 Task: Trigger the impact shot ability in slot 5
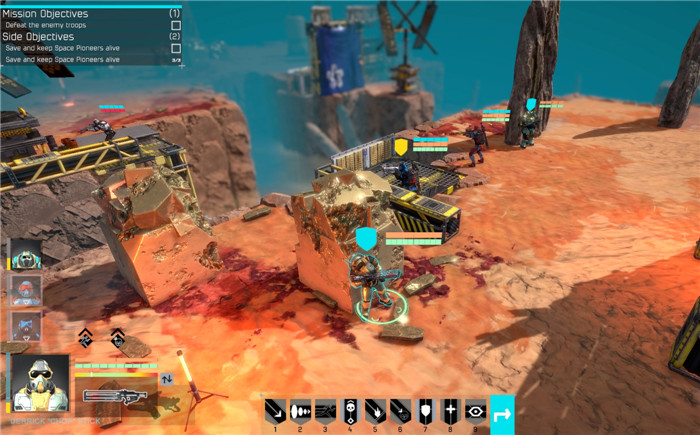tap(375, 410)
